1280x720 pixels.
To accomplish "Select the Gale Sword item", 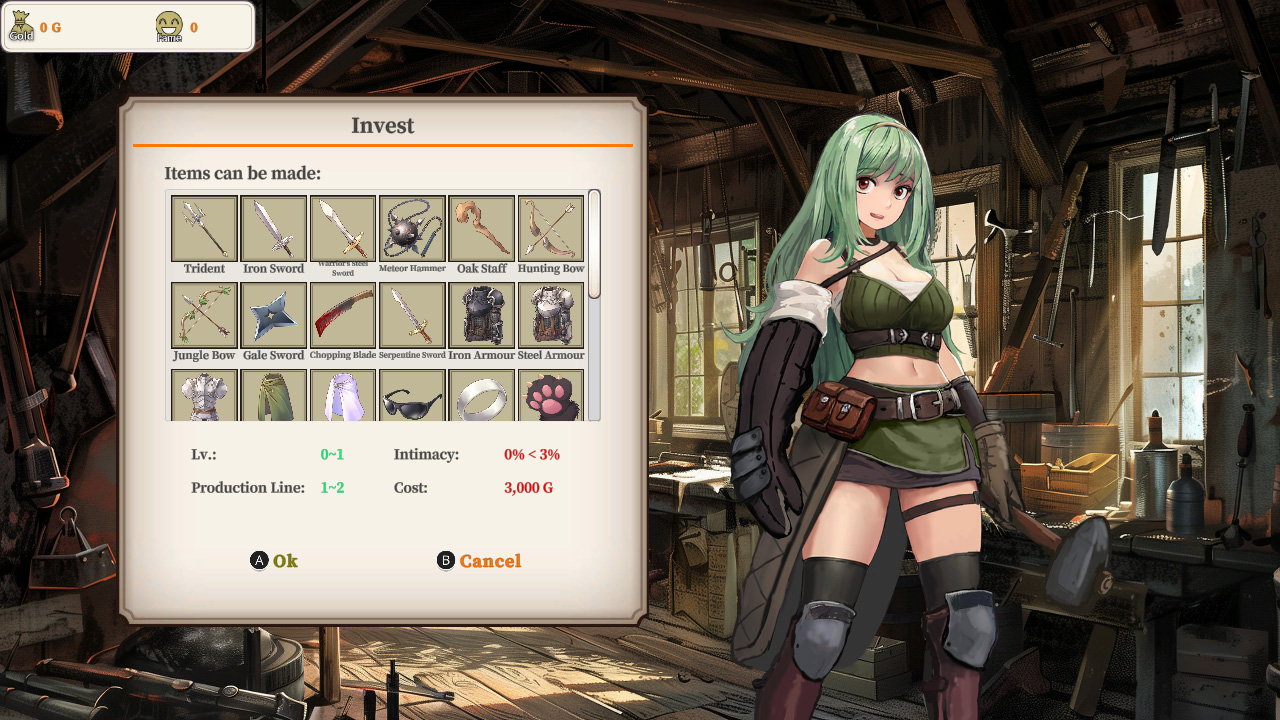I will (x=273, y=314).
